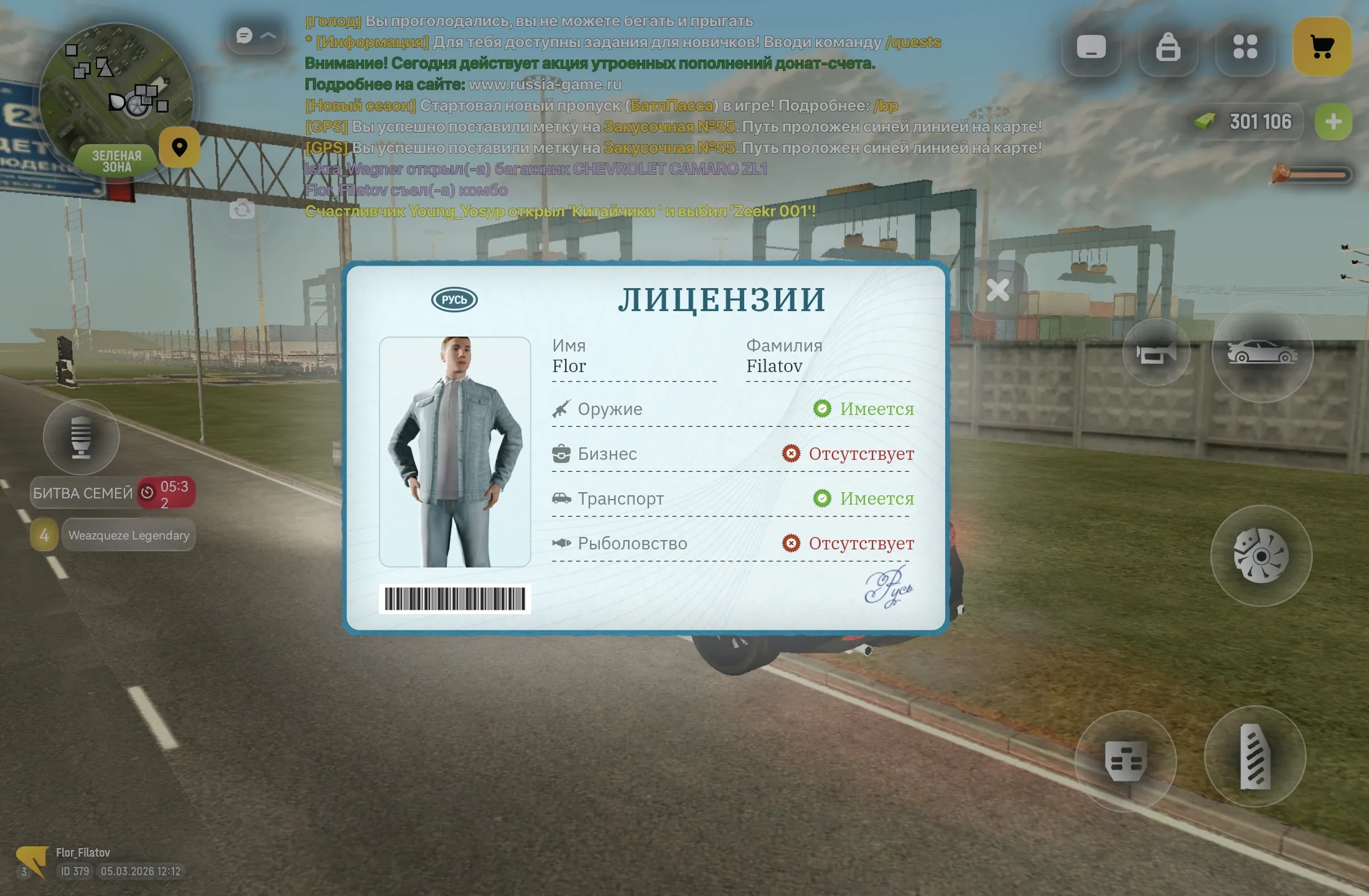Screen dimensions: 1369x896
Task: Apply the brake disc handbrake button
Action: coord(1261,556)
